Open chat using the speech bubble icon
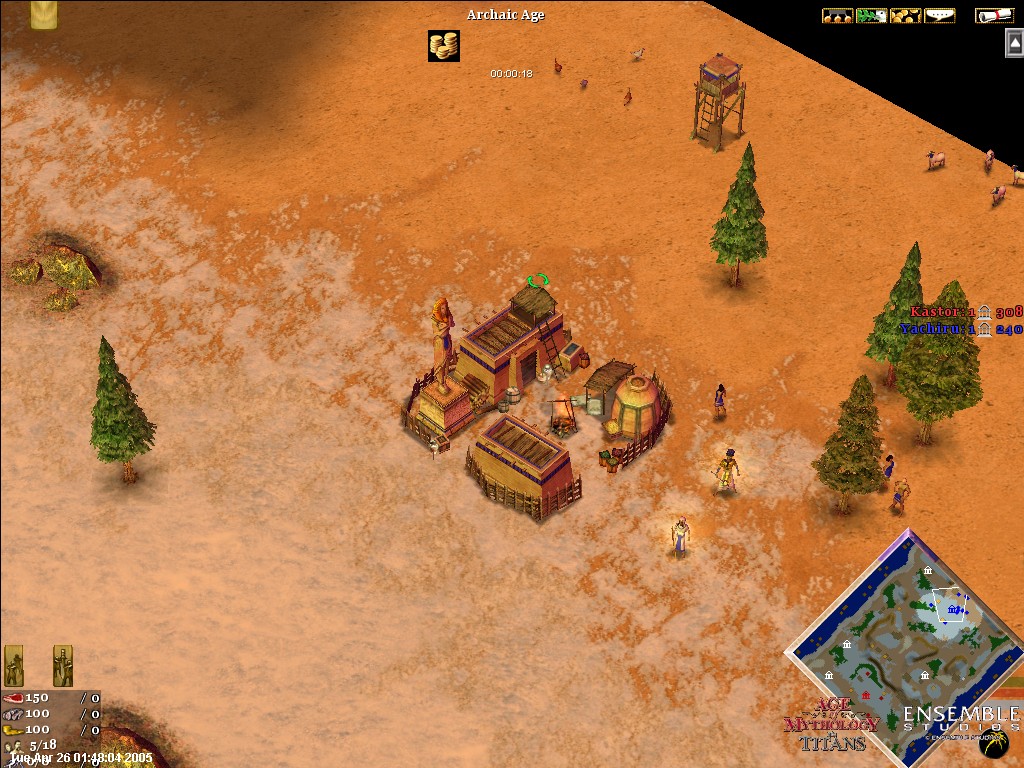Image resolution: width=1024 pixels, height=768 pixels. pos(939,16)
